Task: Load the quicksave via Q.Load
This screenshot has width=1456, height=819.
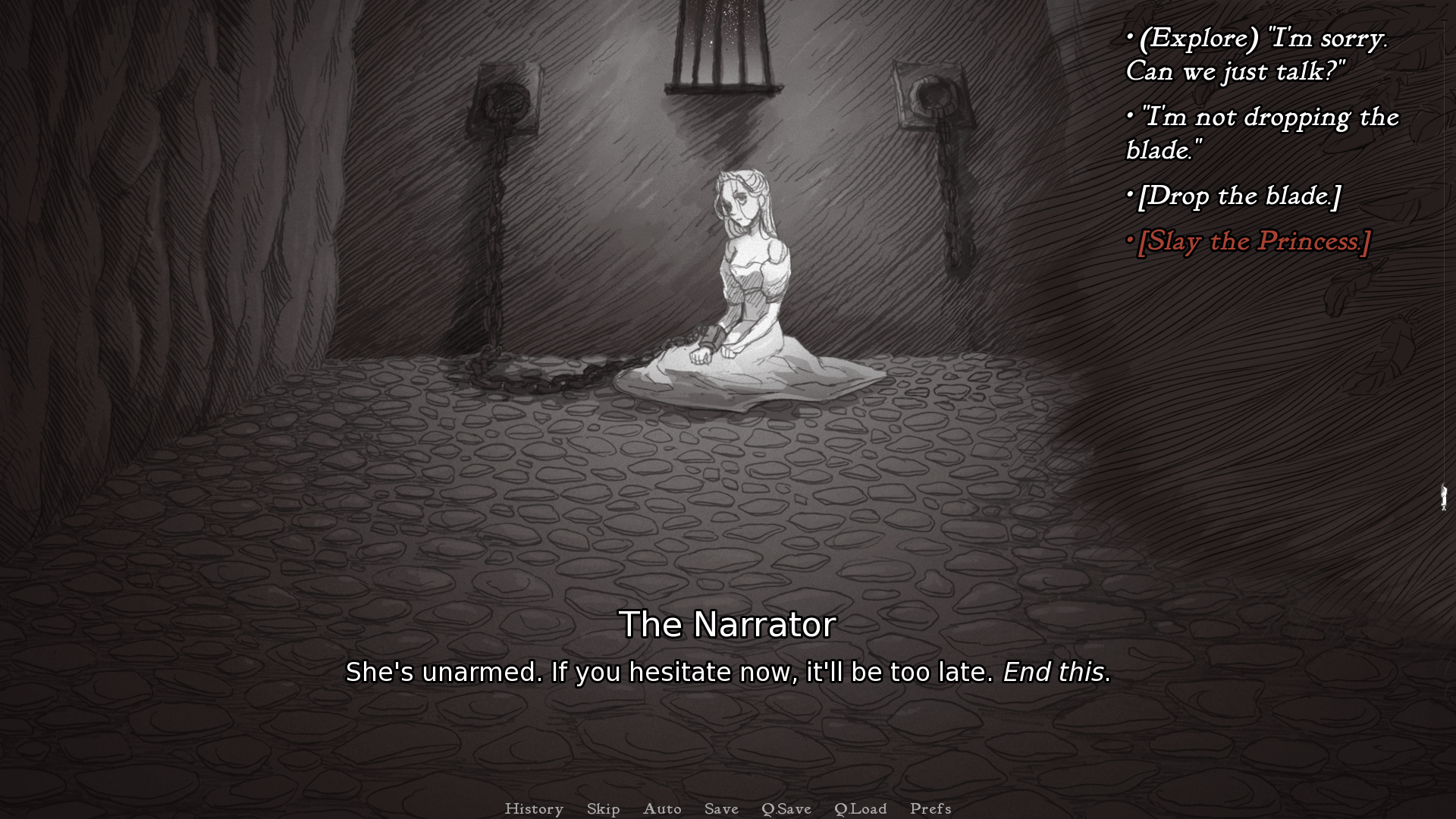Action: coord(860,808)
